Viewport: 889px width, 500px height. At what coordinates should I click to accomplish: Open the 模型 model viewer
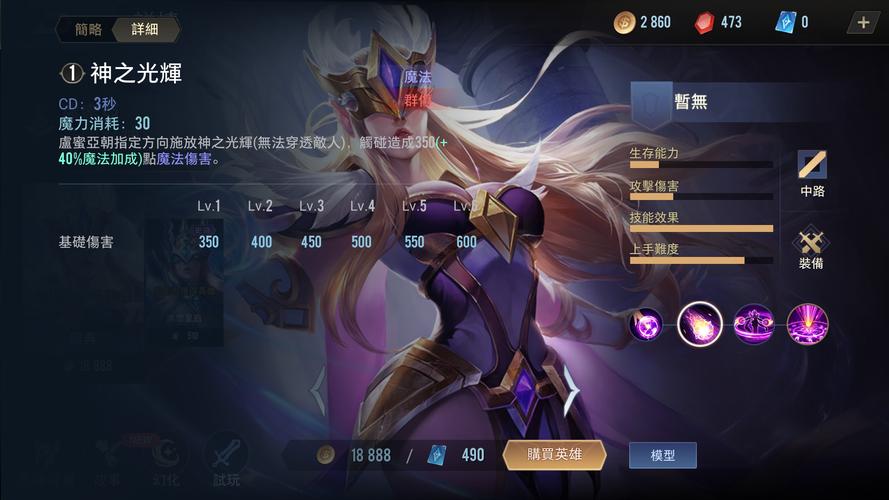[662, 455]
